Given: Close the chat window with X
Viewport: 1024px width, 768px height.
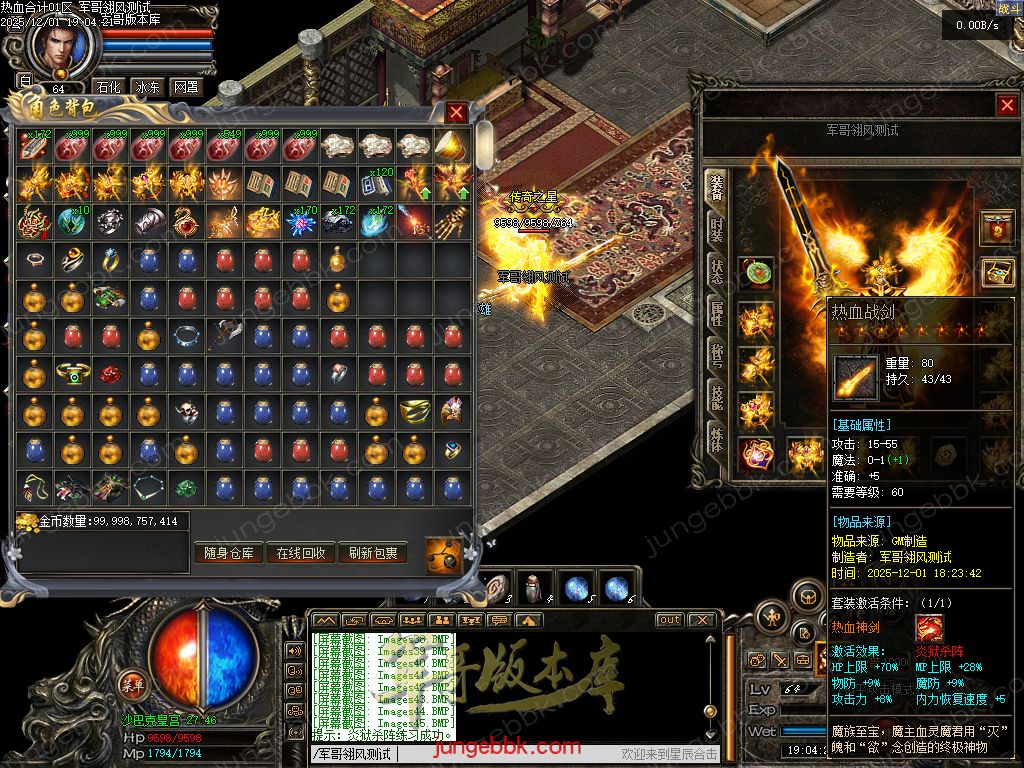Looking at the screenshot, I should (x=701, y=620).
